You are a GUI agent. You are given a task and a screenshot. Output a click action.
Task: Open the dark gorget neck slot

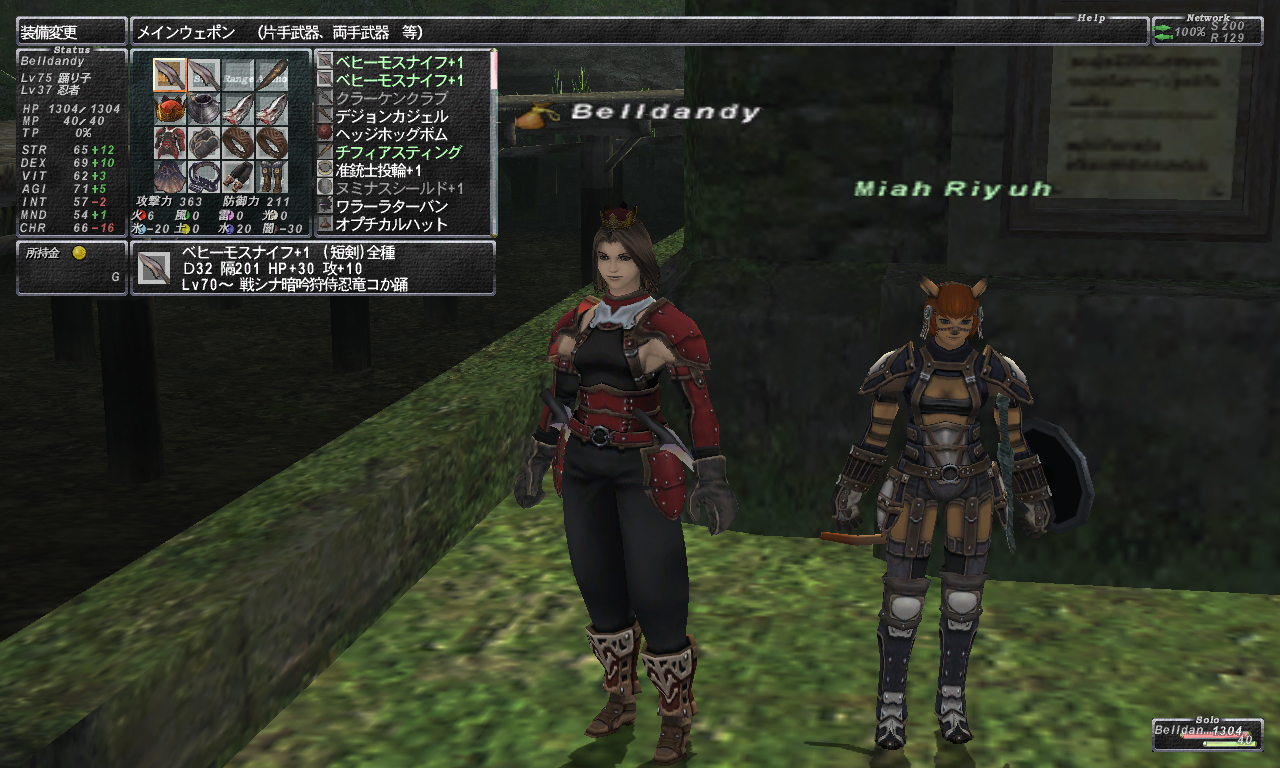pos(203,108)
